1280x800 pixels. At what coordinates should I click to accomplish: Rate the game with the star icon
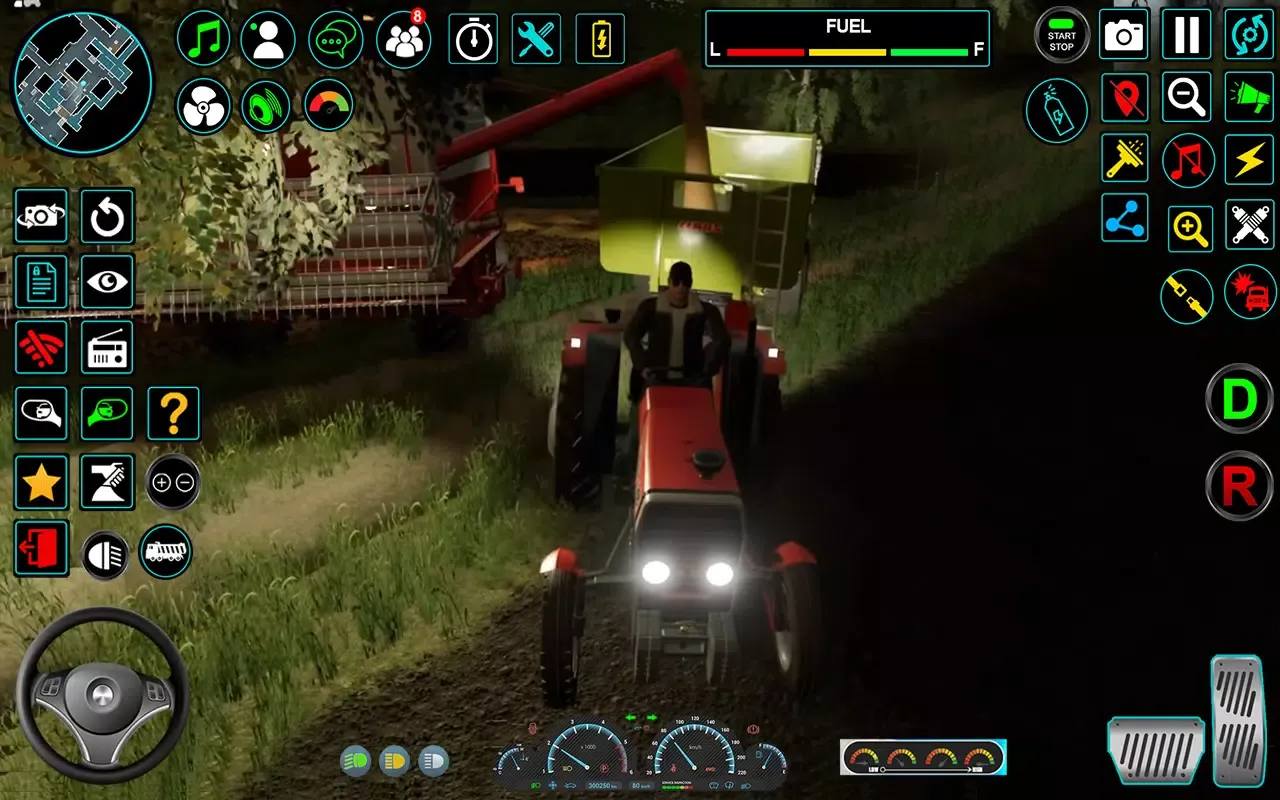(41, 481)
